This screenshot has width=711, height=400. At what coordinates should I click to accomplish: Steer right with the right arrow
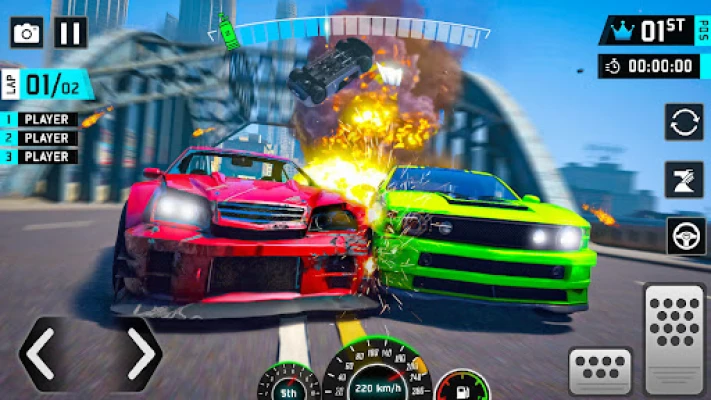point(140,352)
